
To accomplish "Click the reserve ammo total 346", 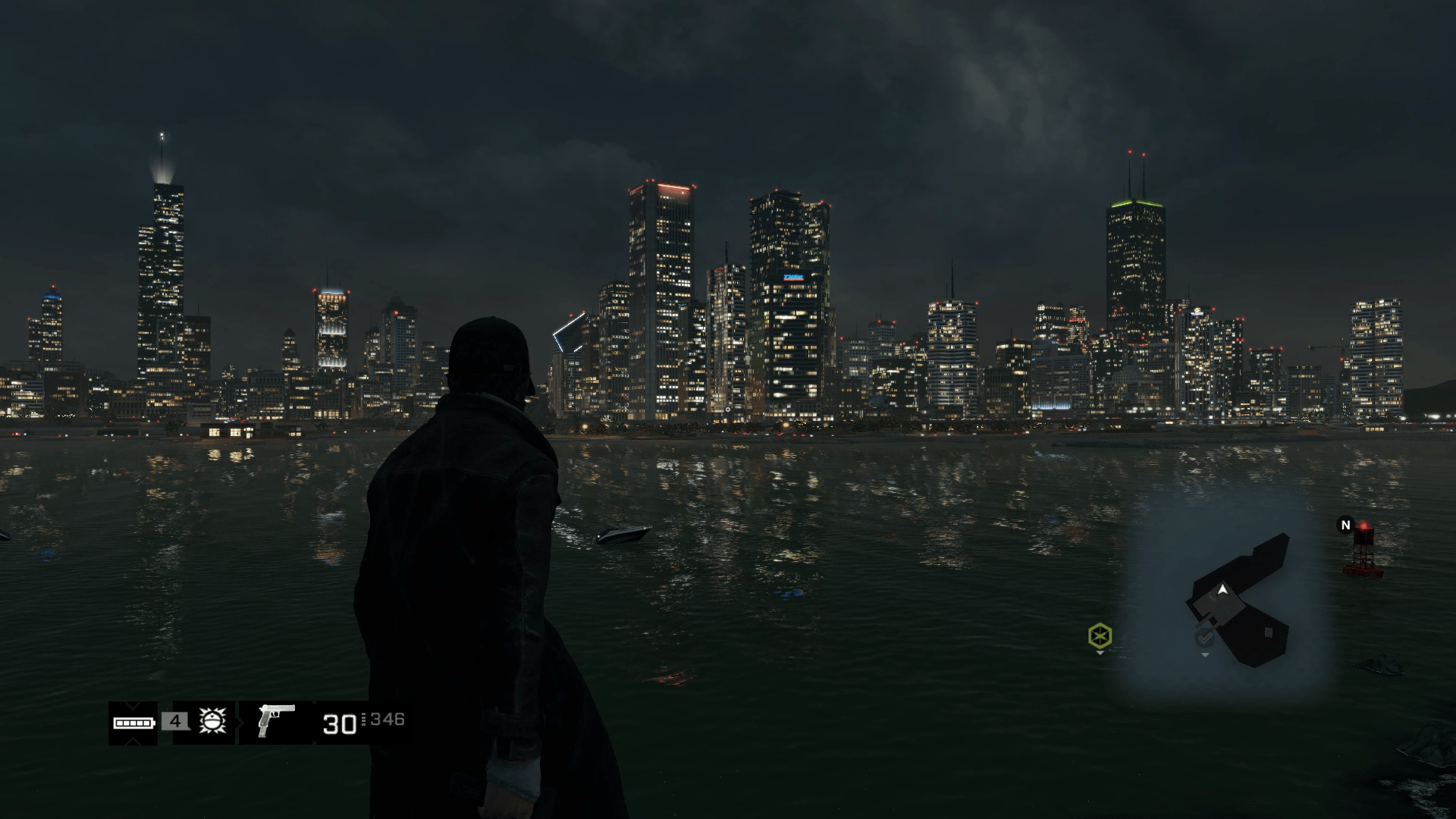I will 387,720.
